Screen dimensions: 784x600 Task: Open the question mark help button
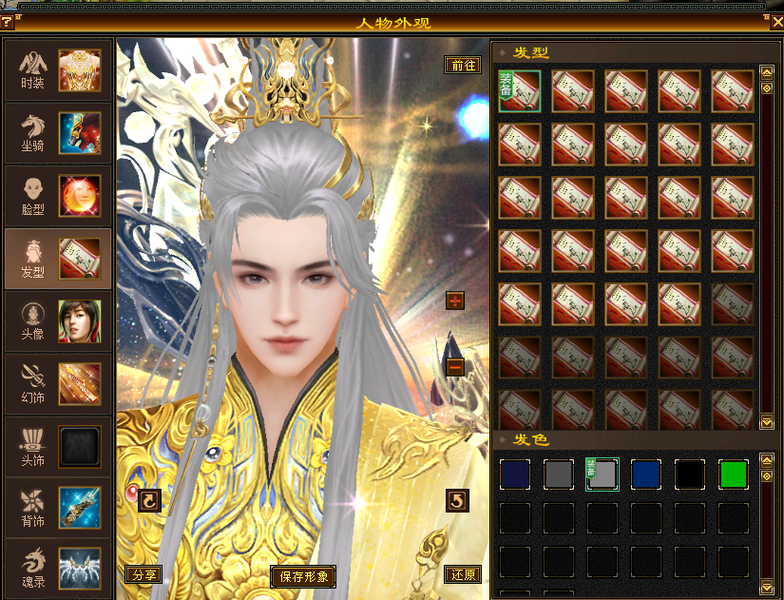pos(7,22)
